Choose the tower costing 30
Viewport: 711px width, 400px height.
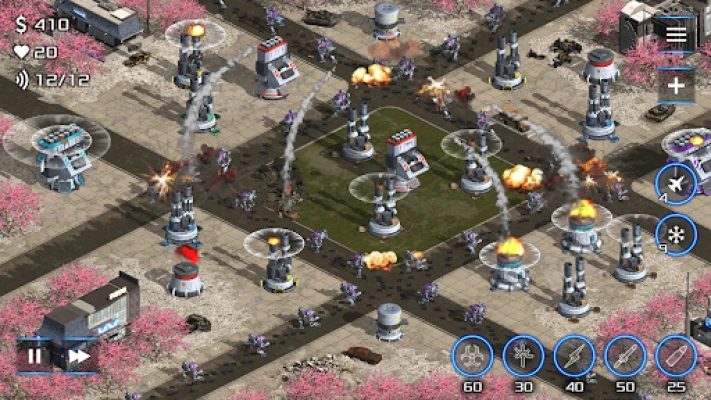click(523, 356)
